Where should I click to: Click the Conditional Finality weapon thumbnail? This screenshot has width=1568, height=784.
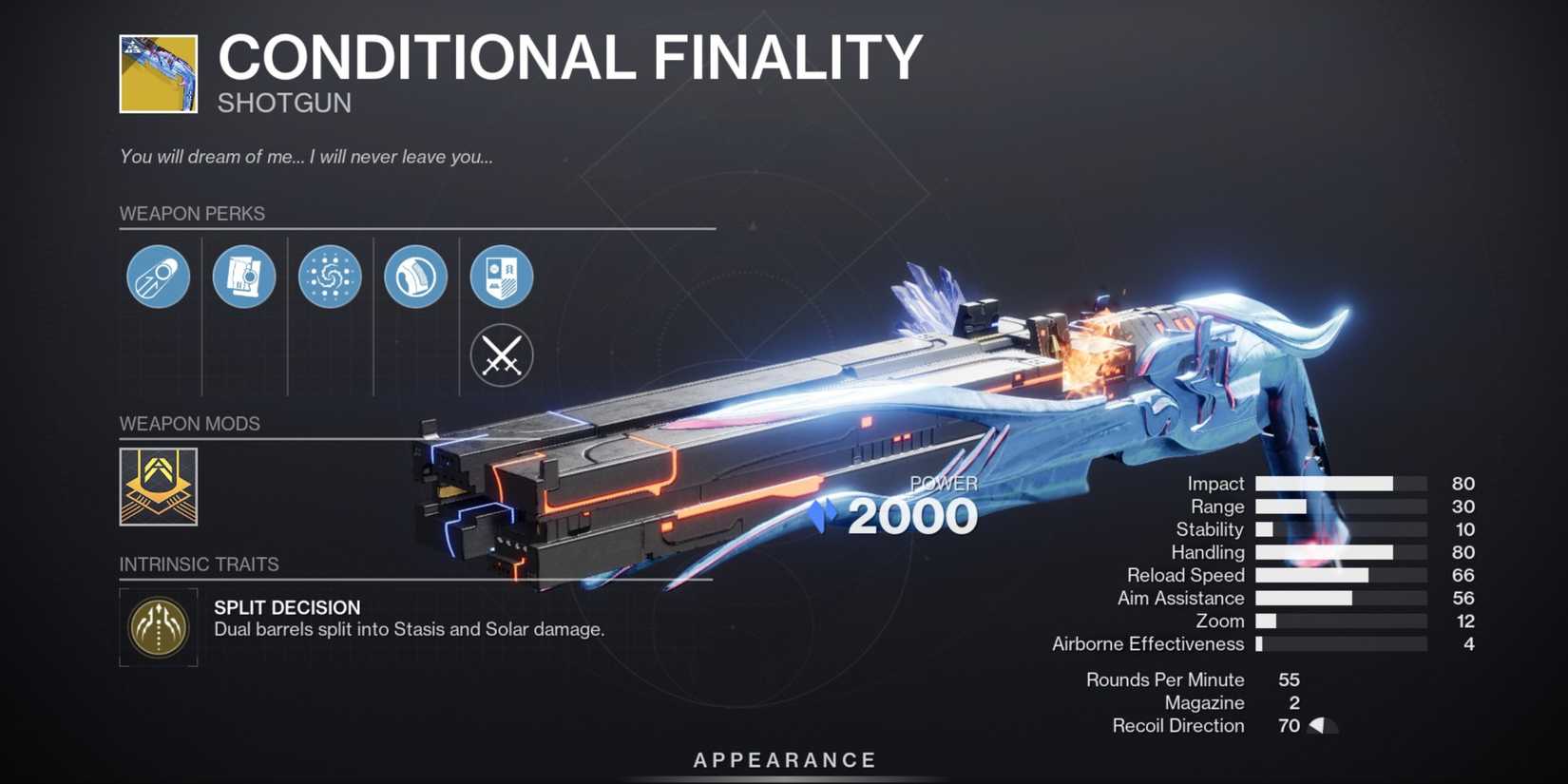tap(159, 73)
